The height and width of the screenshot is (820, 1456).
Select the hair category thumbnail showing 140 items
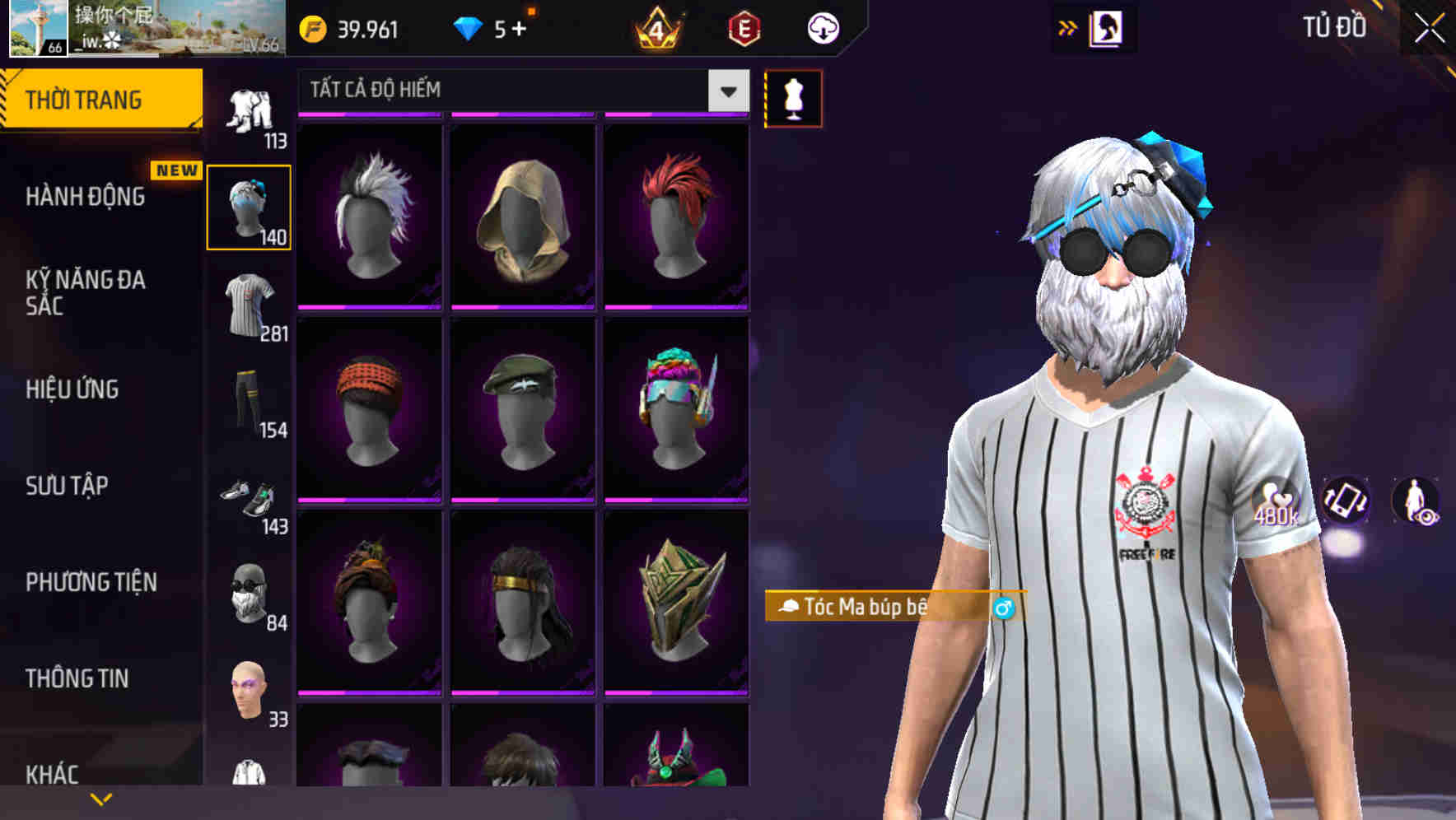(248, 206)
